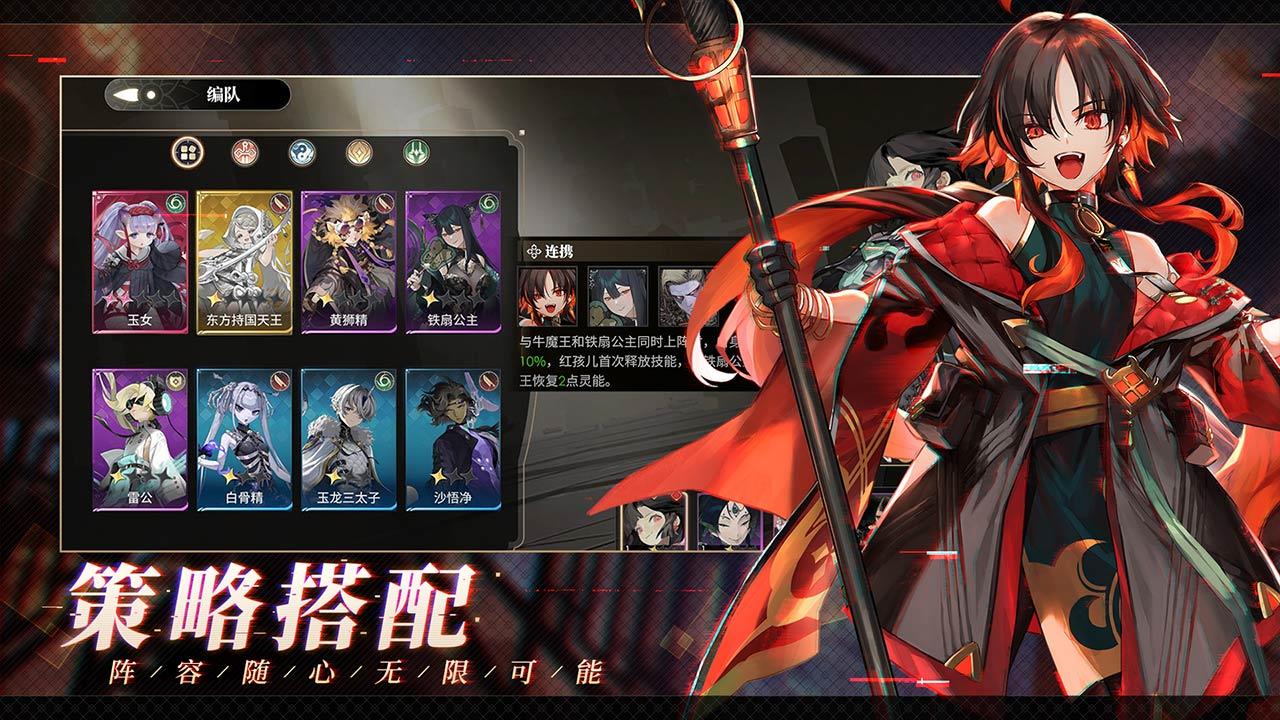Filter the roster by the red faction emblem

click(x=245, y=152)
